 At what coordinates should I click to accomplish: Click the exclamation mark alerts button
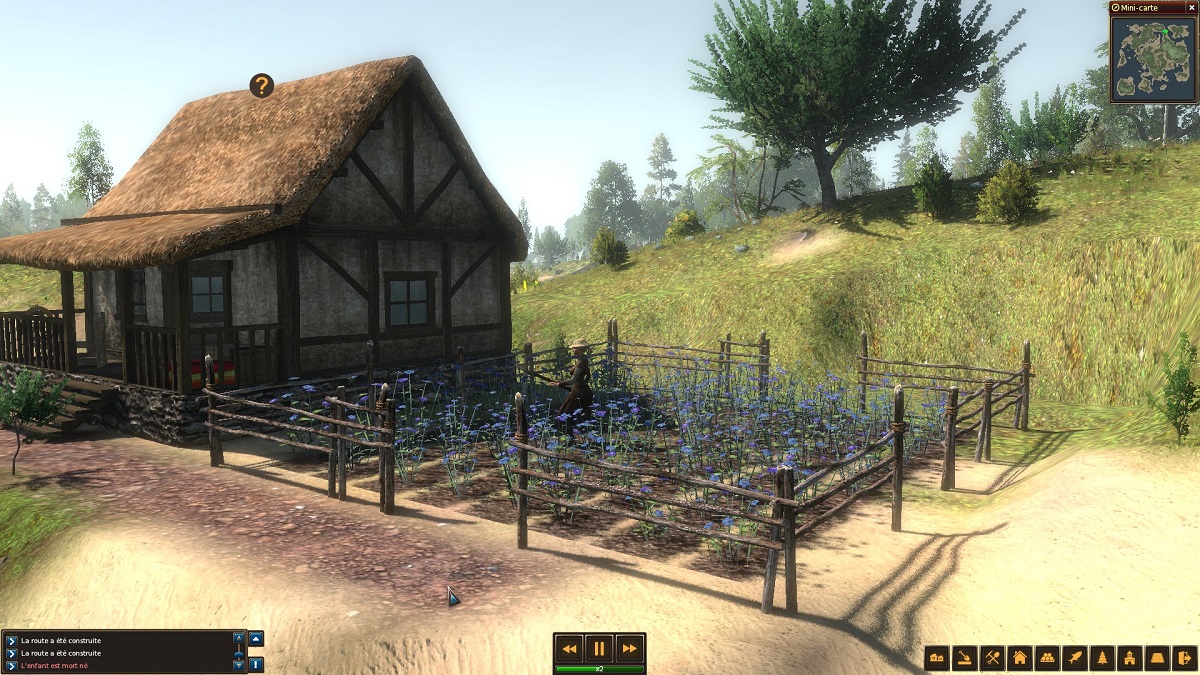point(256,664)
